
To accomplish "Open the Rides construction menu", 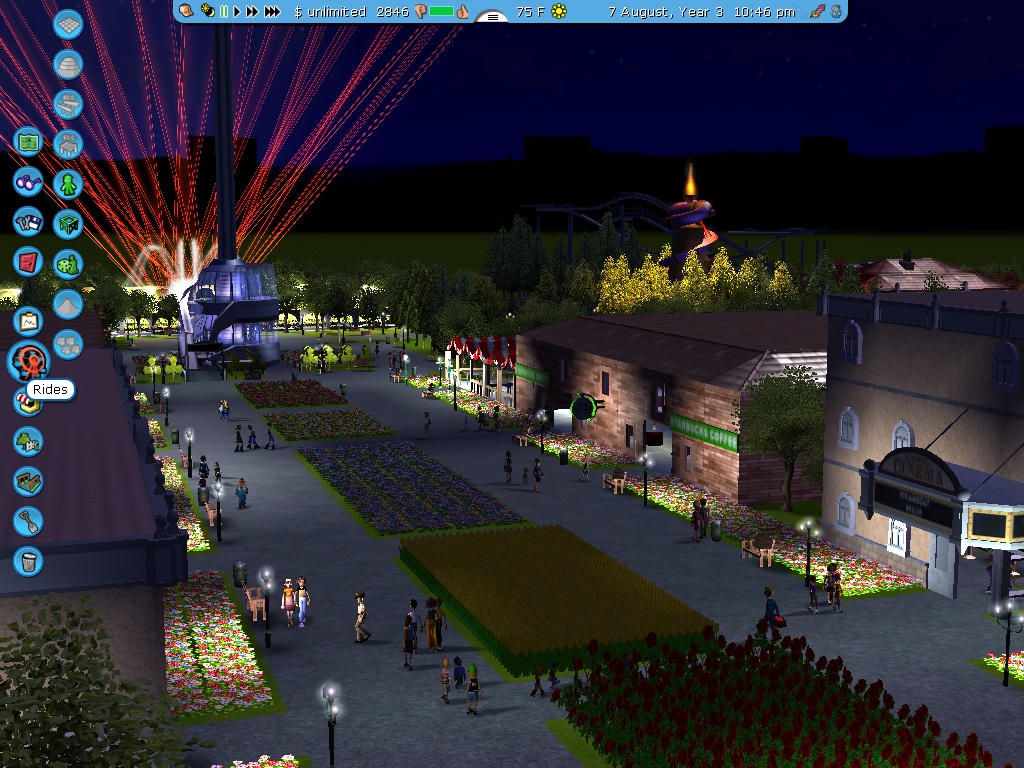I will coord(28,361).
